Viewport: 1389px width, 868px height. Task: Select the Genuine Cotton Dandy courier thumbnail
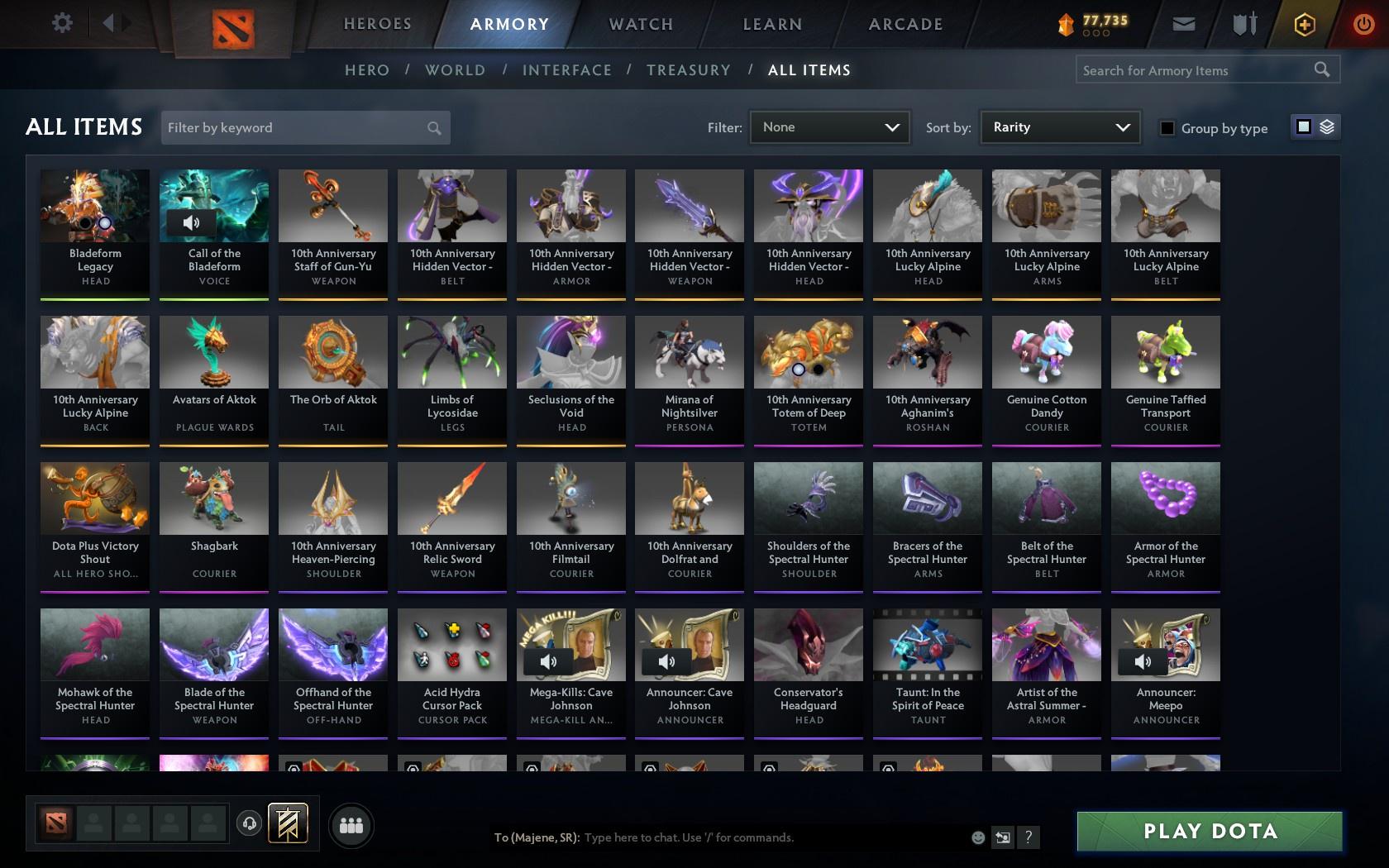tap(1046, 351)
